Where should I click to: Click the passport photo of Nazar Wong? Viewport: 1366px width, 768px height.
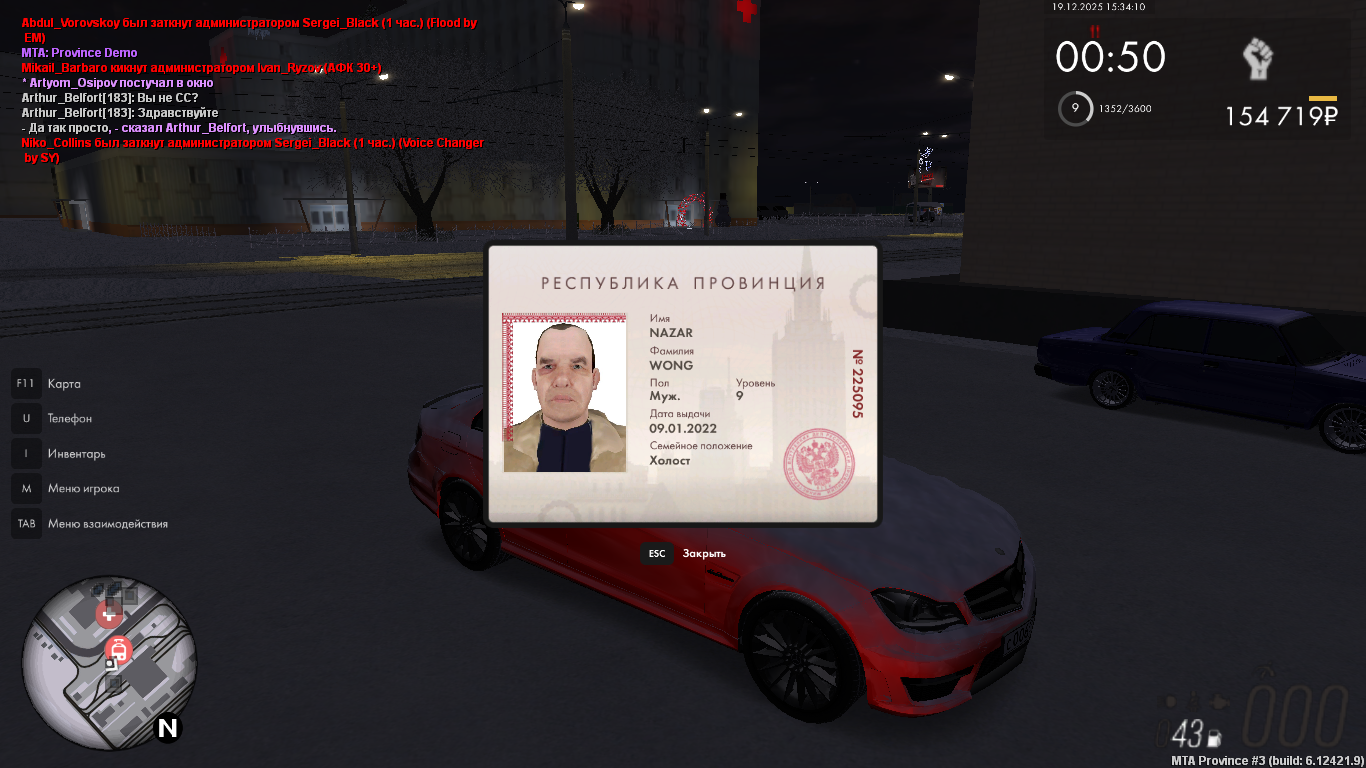[564, 393]
